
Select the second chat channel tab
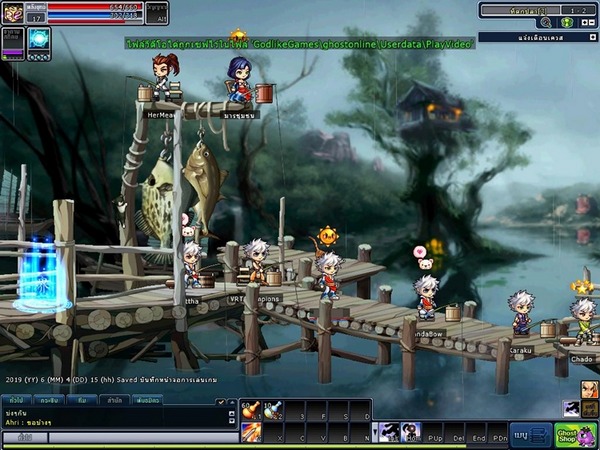pos(48,400)
